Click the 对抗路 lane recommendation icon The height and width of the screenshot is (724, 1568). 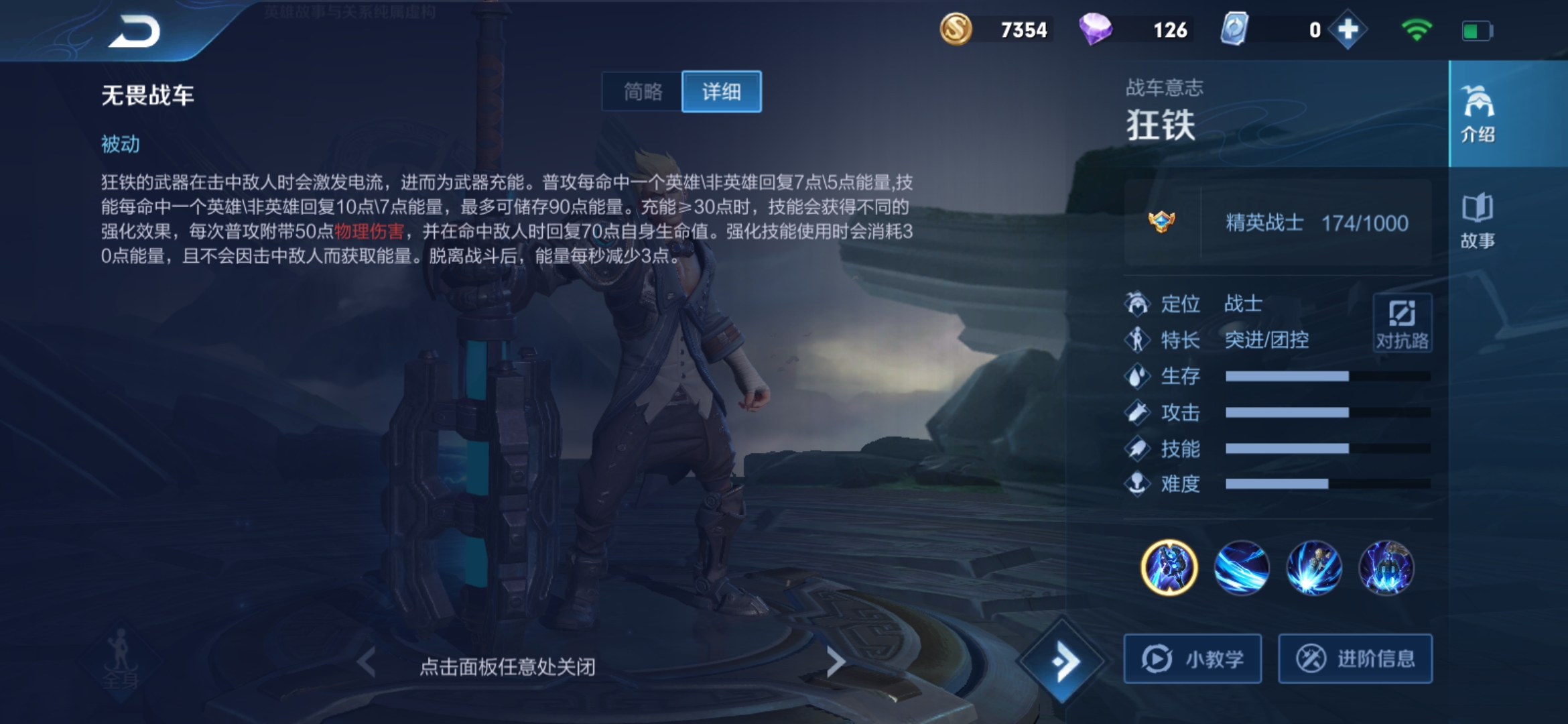click(1402, 322)
